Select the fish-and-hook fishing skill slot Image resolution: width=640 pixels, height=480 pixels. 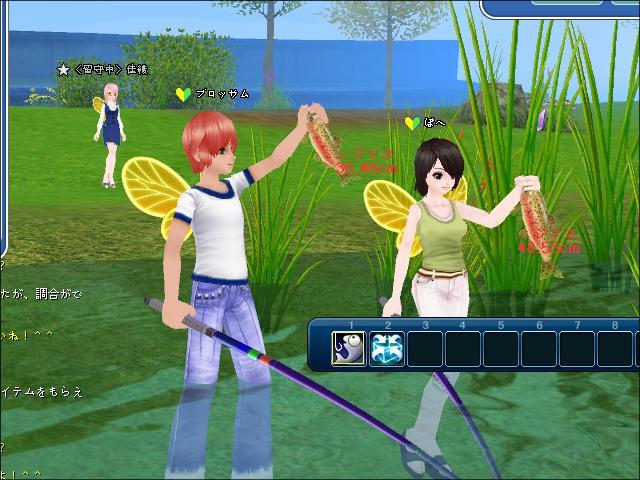pyautogui.click(x=349, y=349)
